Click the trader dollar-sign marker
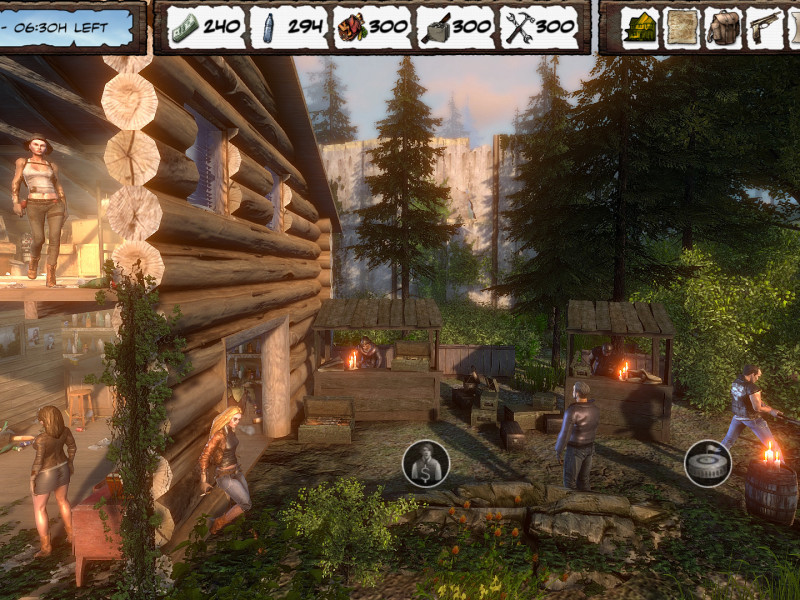 (426, 464)
